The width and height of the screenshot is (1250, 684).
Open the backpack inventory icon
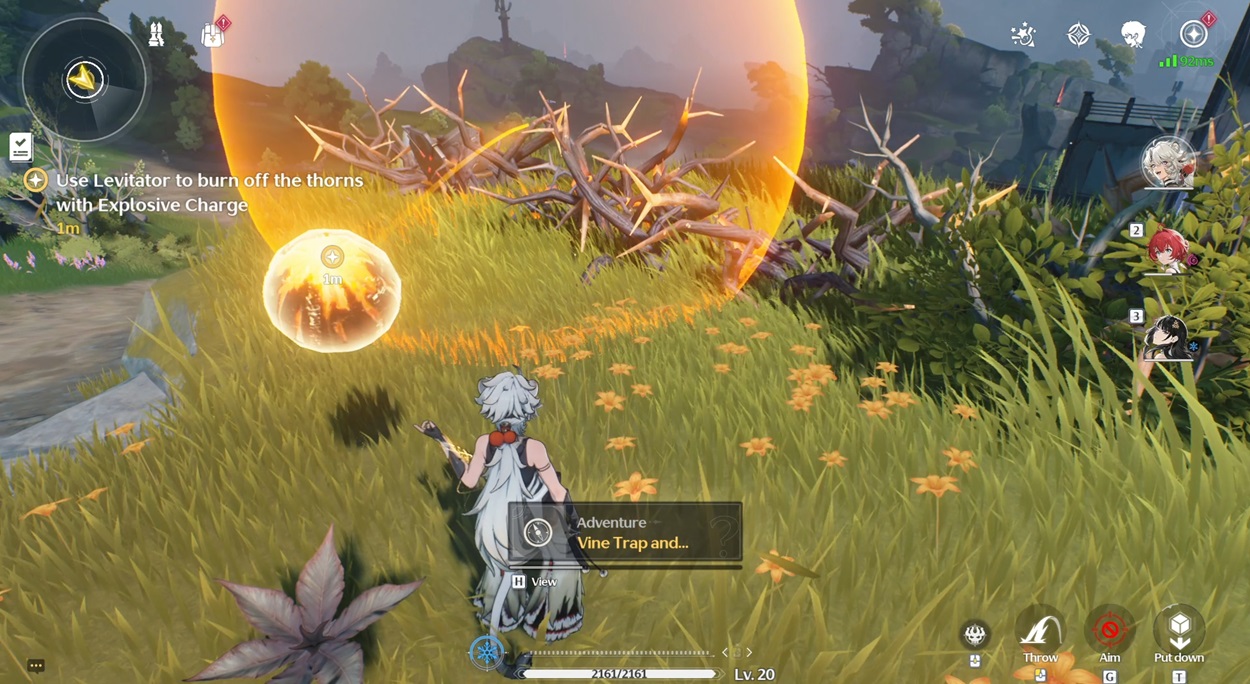212,35
